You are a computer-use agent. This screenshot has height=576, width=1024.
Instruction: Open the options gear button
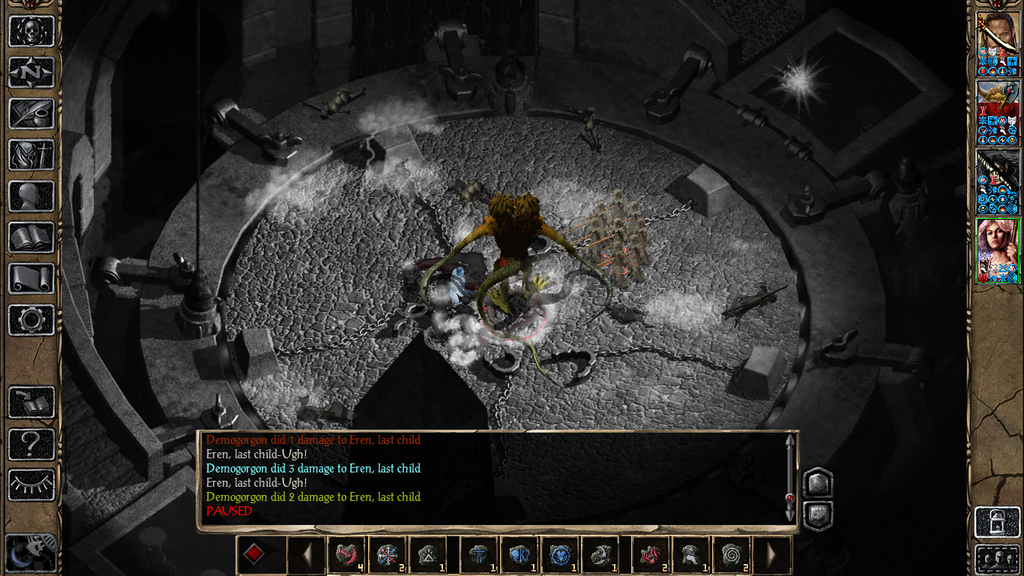click(x=31, y=320)
